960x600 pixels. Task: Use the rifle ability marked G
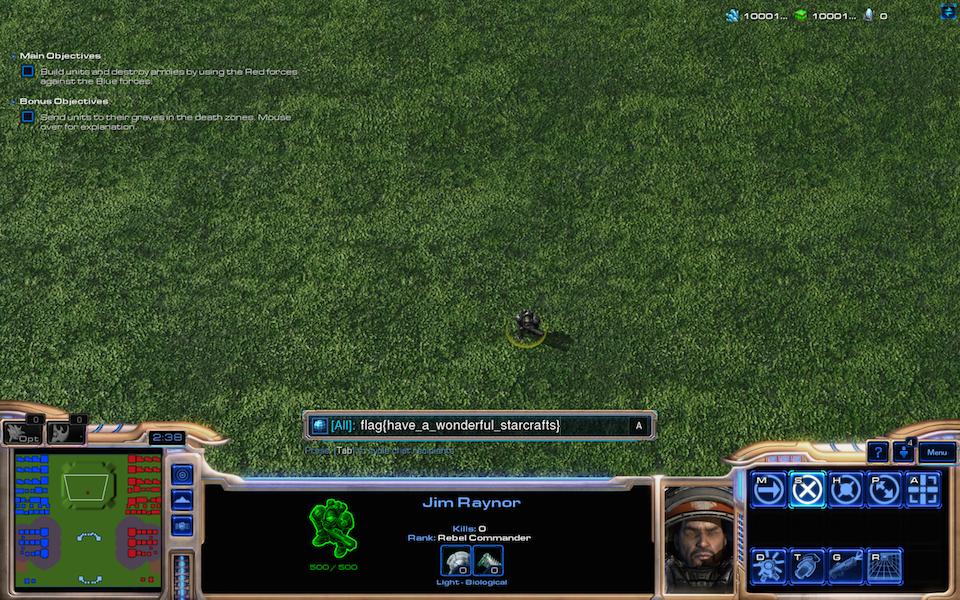[x=846, y=566]
